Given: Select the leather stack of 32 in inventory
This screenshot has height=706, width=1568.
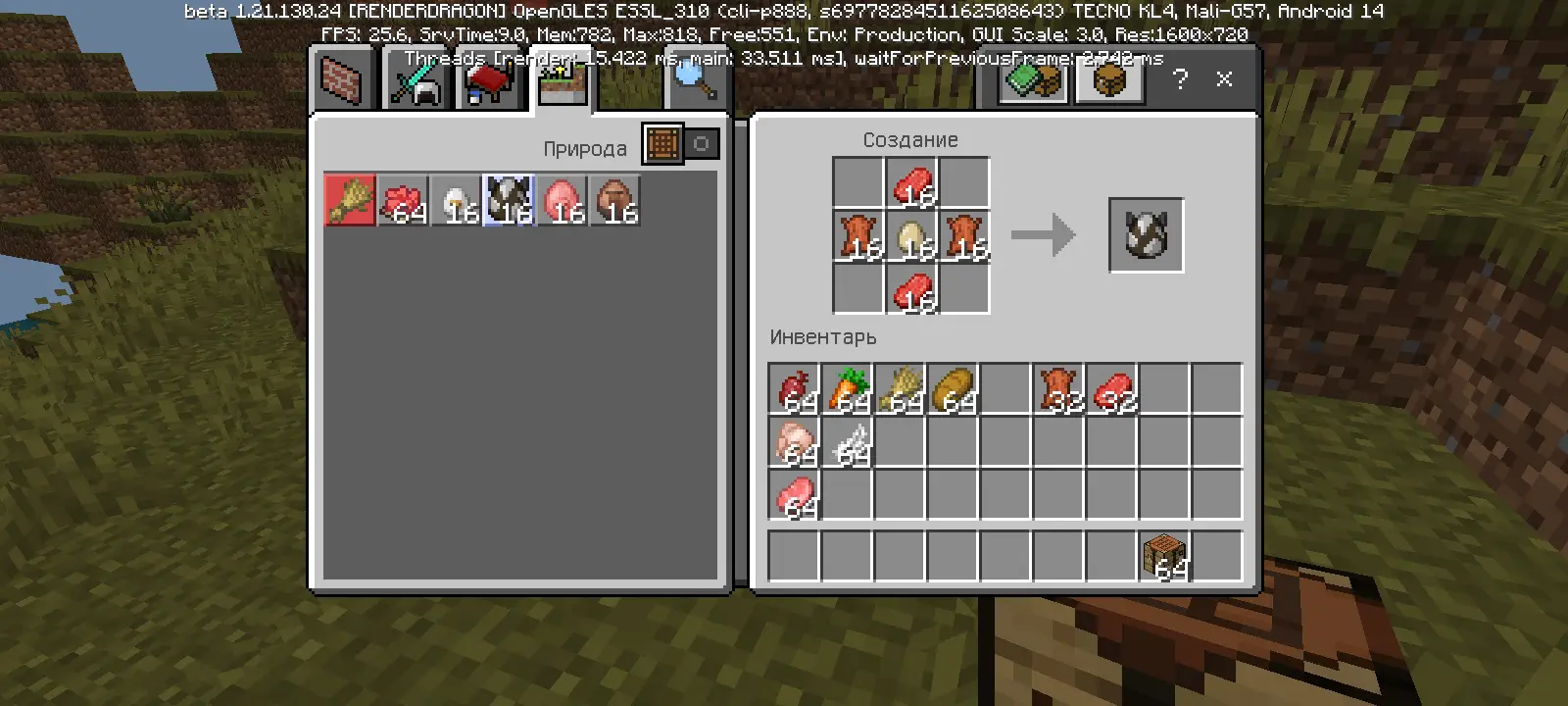Looking at the screenshot, I should pos(1058,389).
